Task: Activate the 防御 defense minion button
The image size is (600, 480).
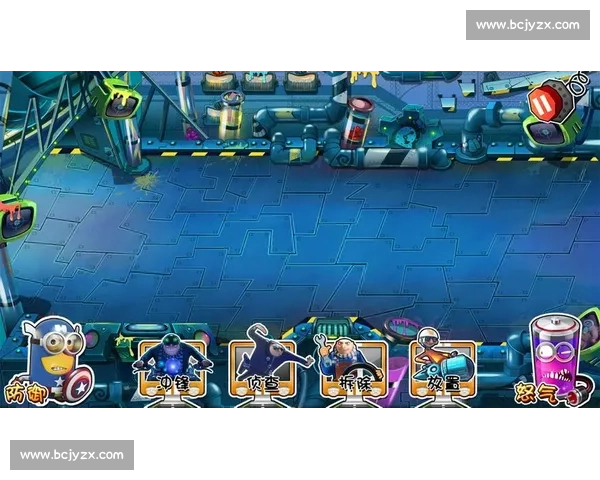Action: (49, 362)
